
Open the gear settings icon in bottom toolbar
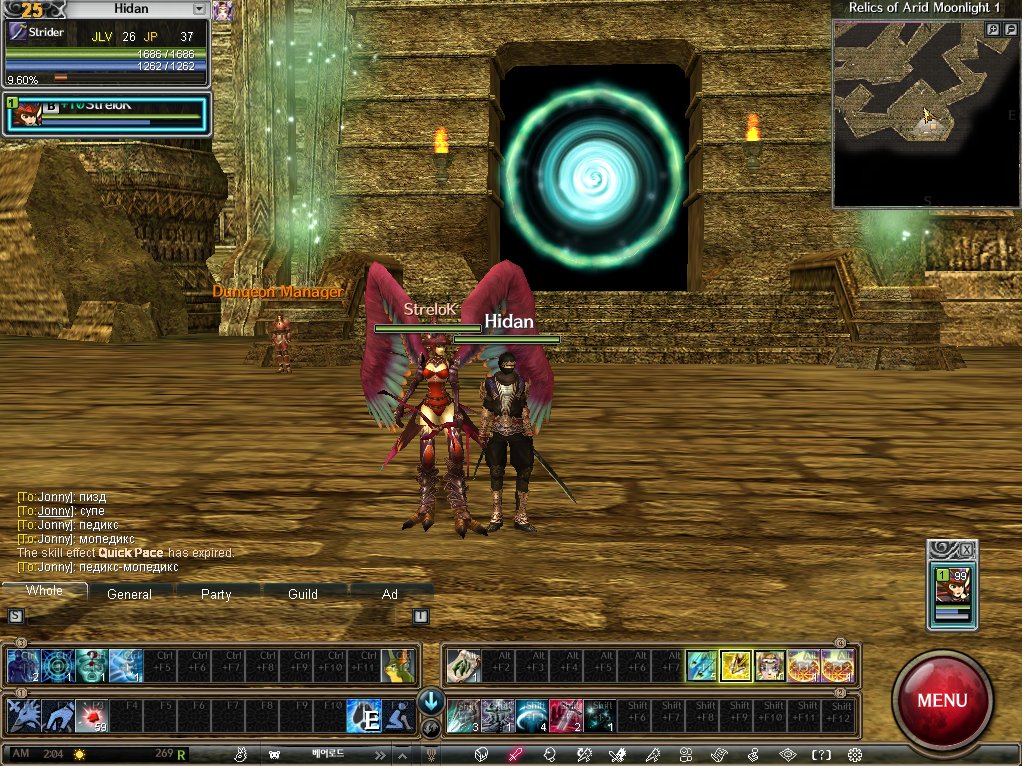(855, 755)
